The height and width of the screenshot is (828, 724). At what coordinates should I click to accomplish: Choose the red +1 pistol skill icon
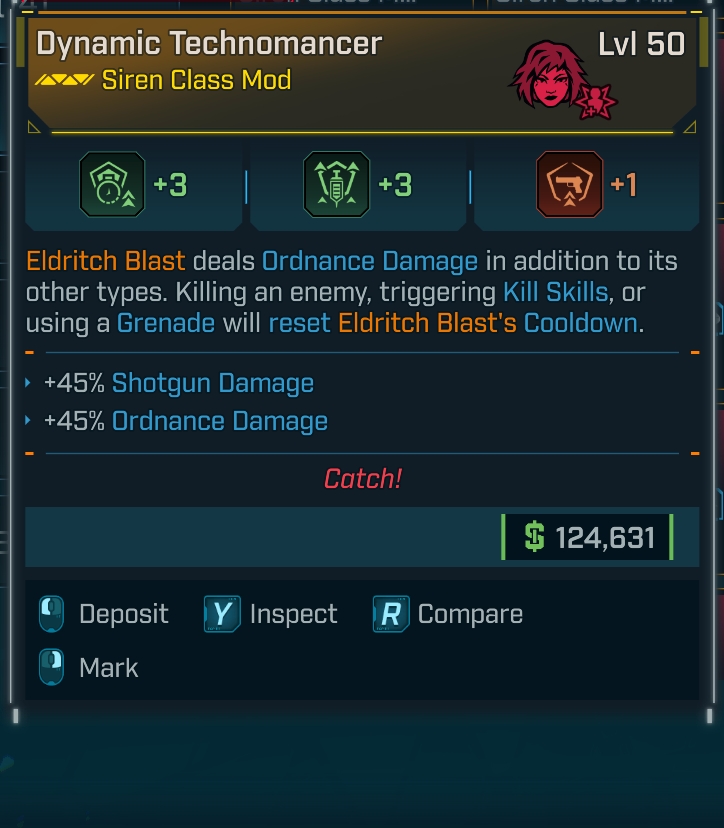(x=569, y=185)
